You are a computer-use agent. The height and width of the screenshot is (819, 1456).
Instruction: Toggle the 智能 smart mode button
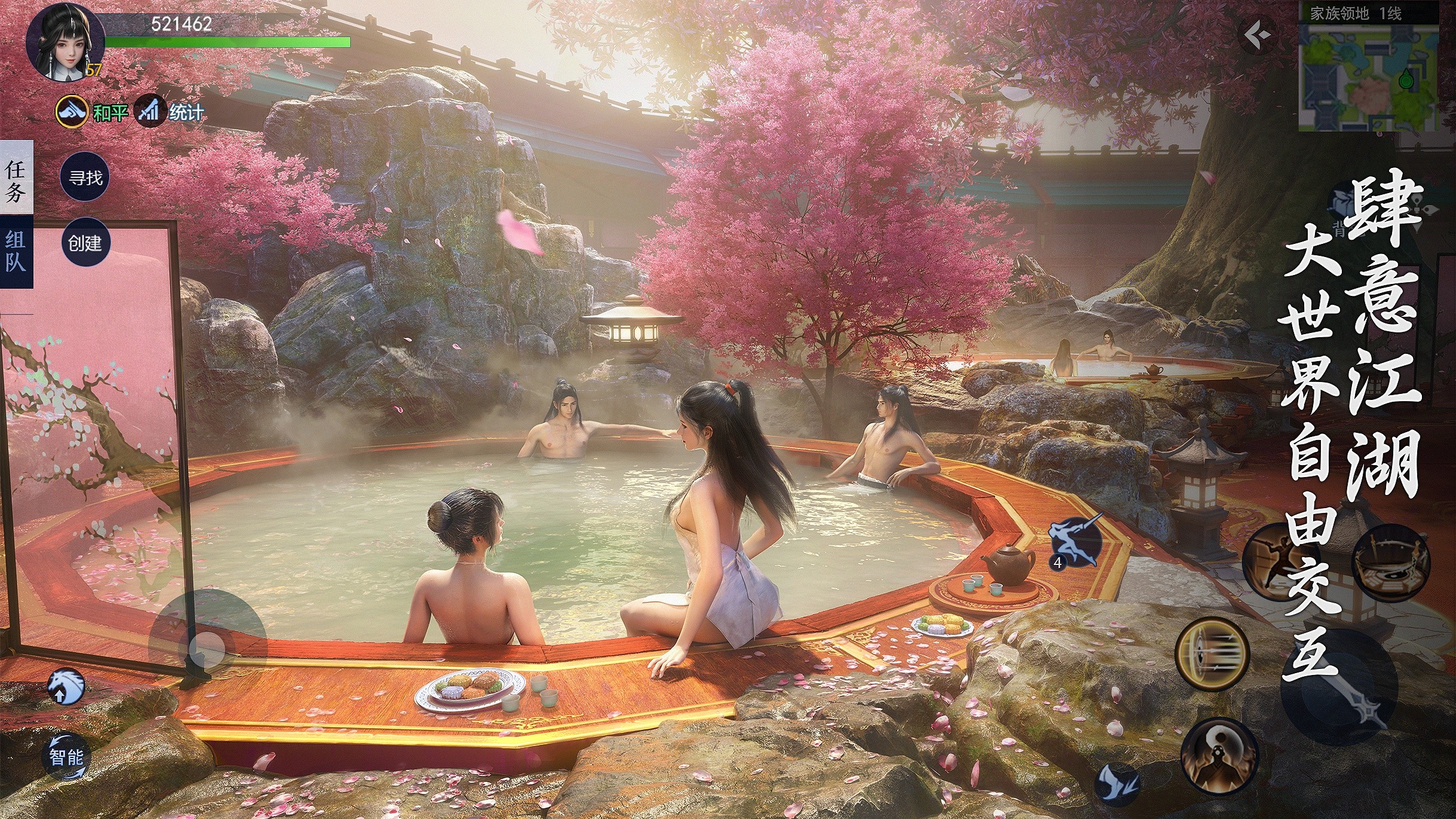(x=66, y=757)
